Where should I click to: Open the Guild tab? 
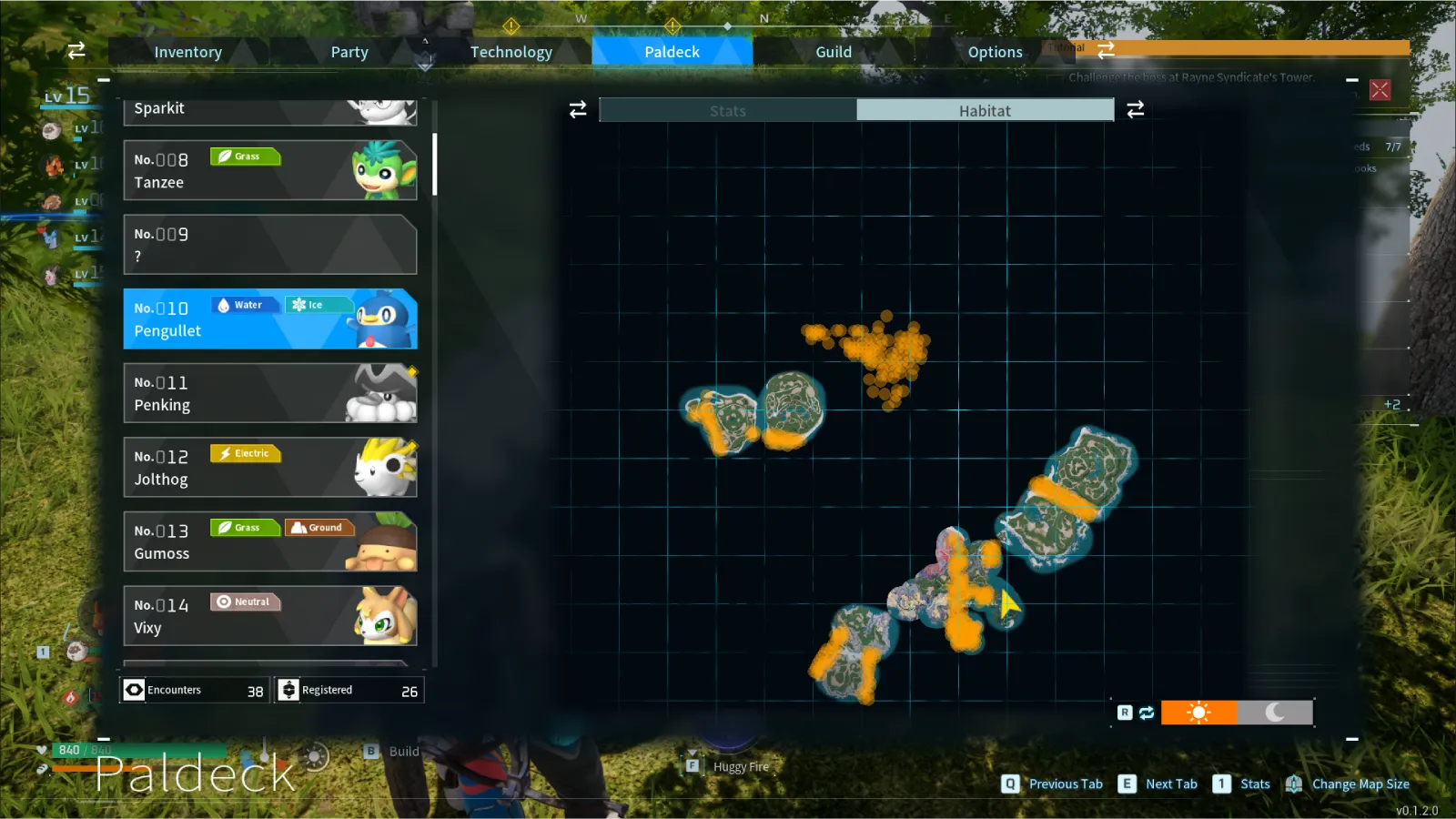(834, 52)
